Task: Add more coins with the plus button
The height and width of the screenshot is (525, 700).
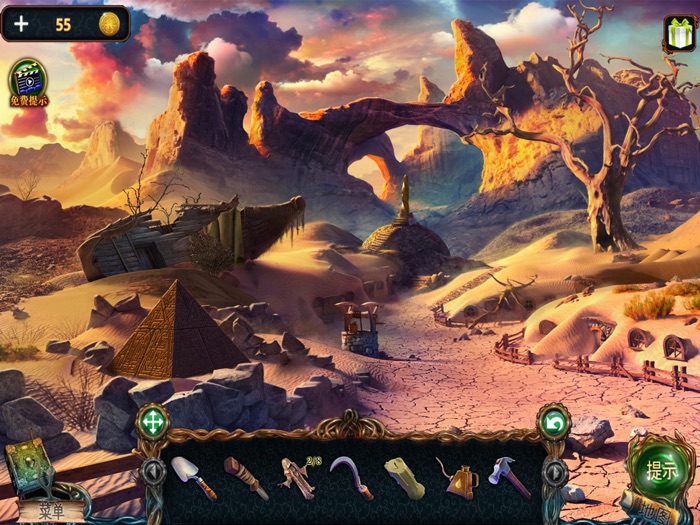Action: click(21, 24)
